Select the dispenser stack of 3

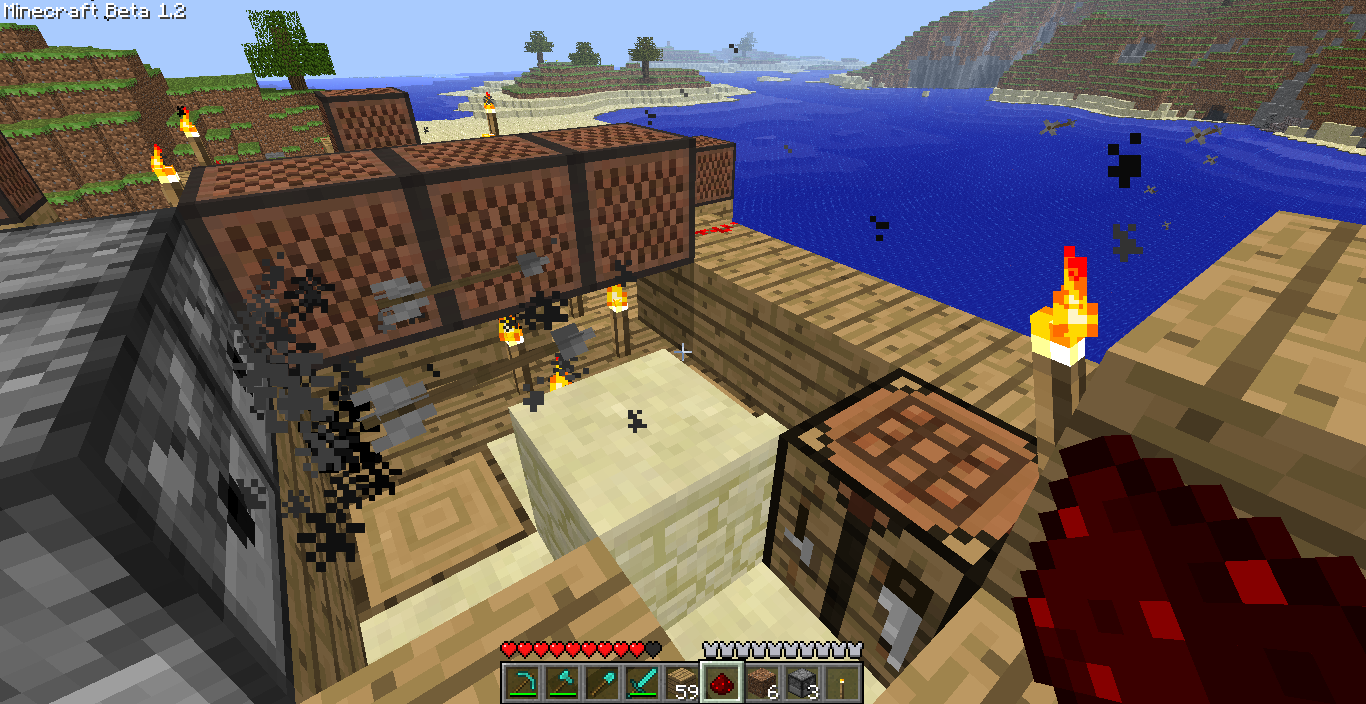[x=801, y=683]
